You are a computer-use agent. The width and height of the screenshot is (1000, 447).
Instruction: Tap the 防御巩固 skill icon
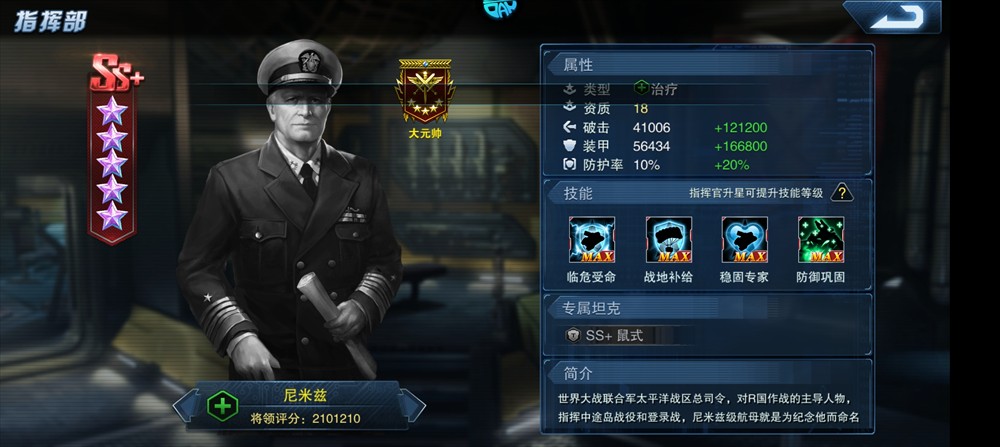click(x=820, y=240)
